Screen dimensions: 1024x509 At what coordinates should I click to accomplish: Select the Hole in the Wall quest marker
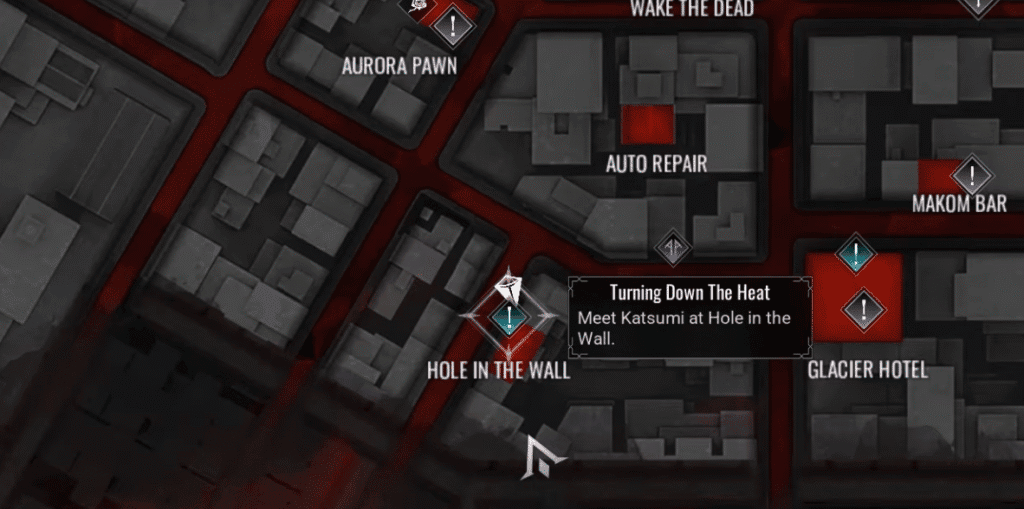pyautogui.click(x=509, y=319)
